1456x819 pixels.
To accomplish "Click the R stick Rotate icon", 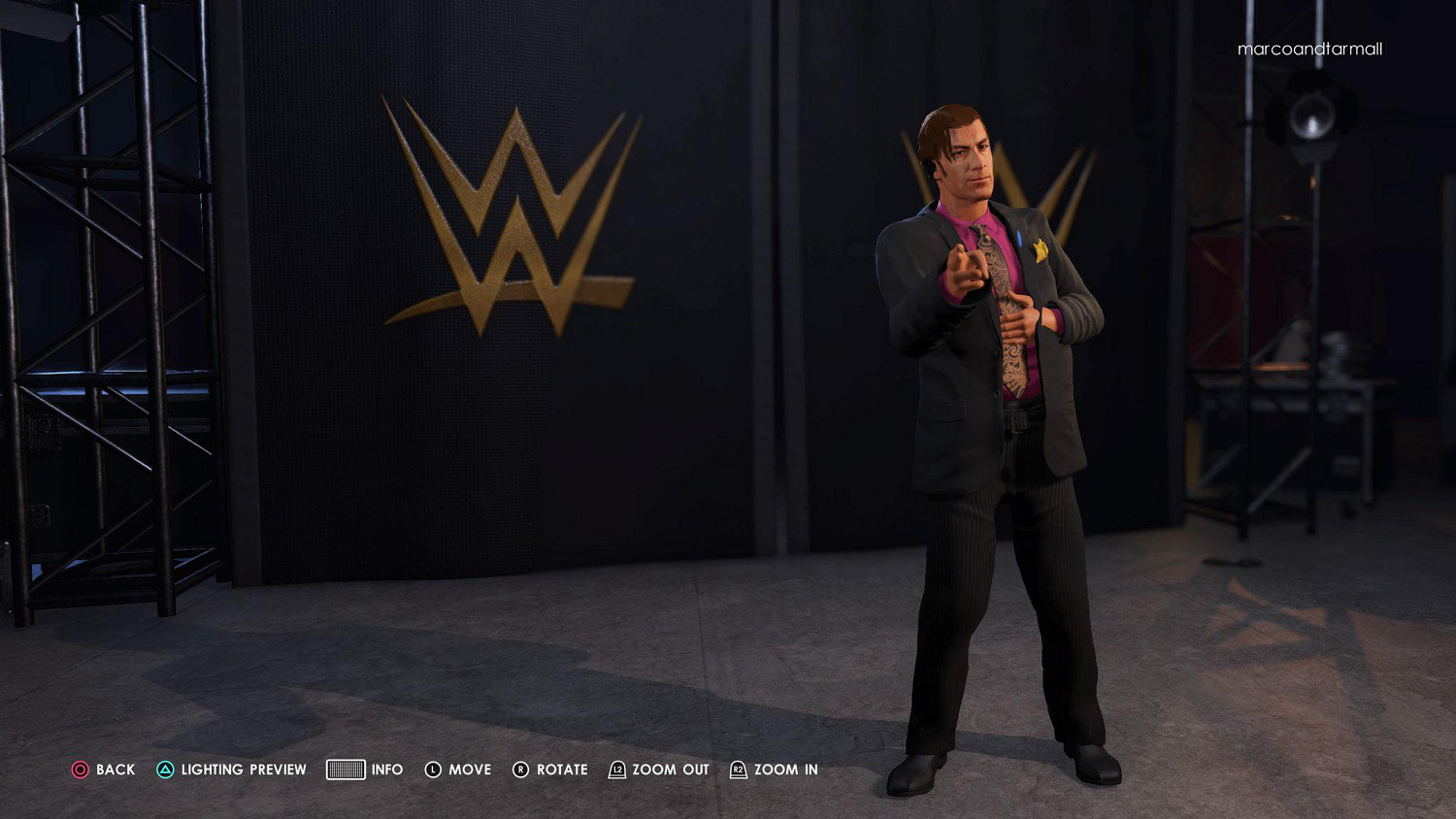I will [521, 769].
